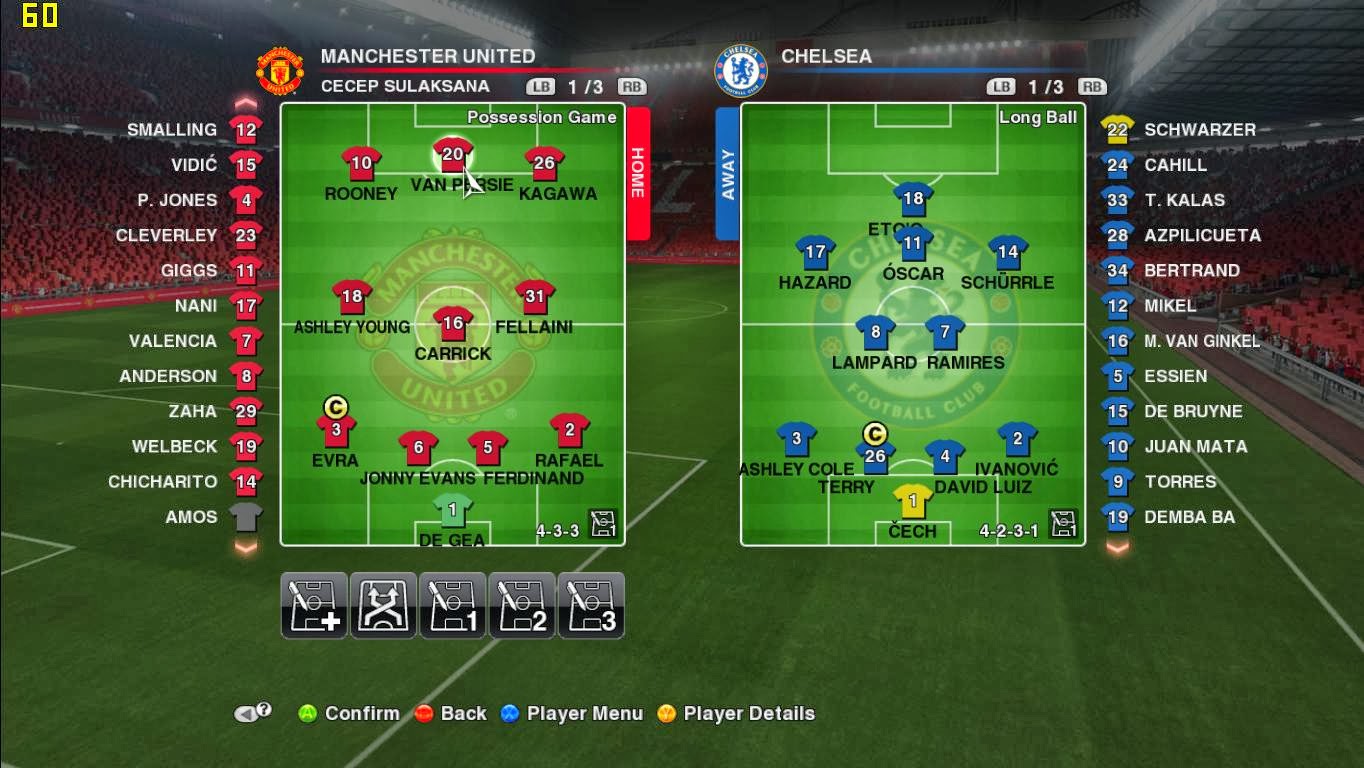Open Manchester United's 4-3-3 formation icon
The height and width of the screenshot is (768, 1364).
coord(603,524)
